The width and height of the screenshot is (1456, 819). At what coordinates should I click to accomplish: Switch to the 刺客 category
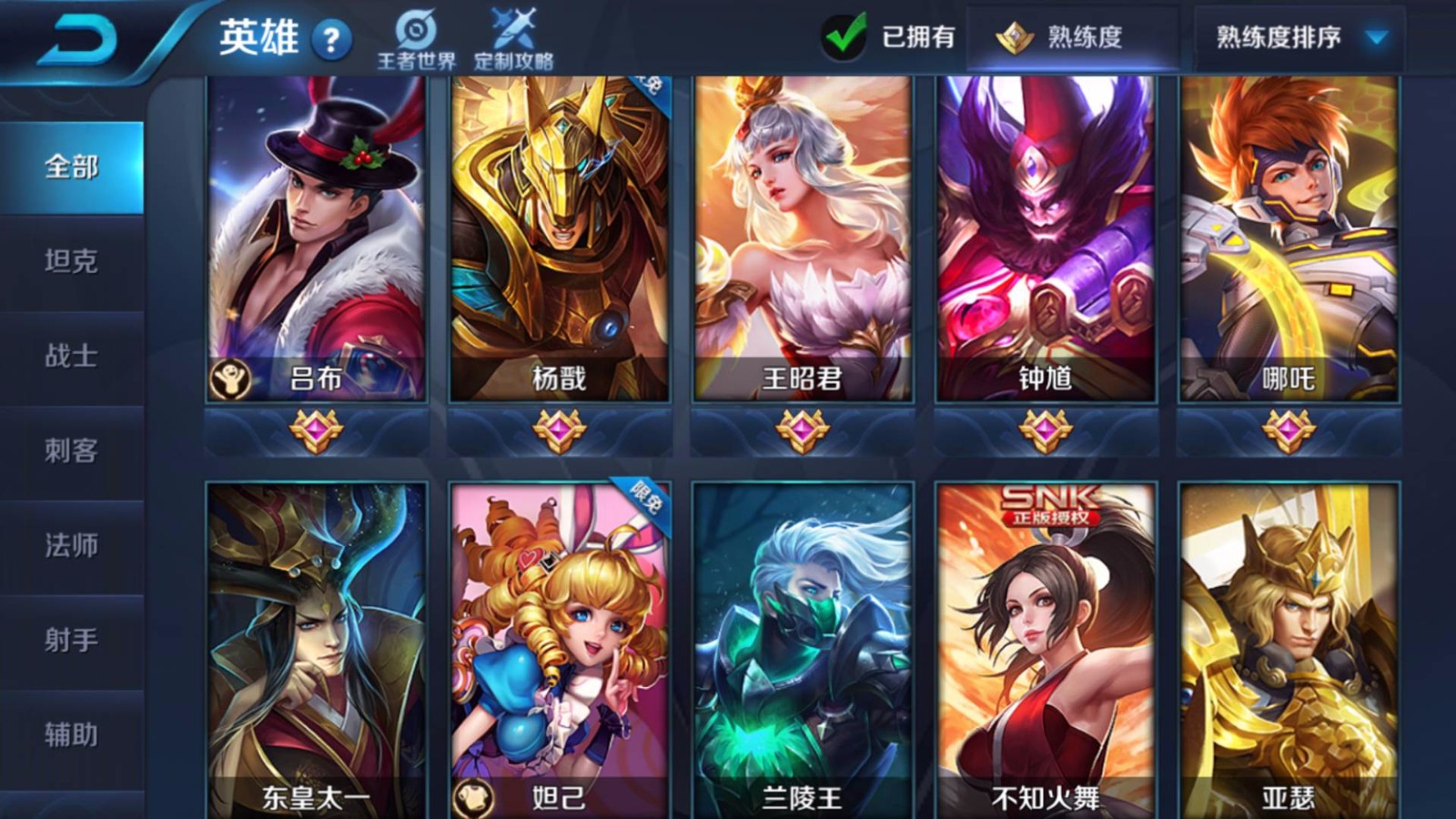(72, 451)
